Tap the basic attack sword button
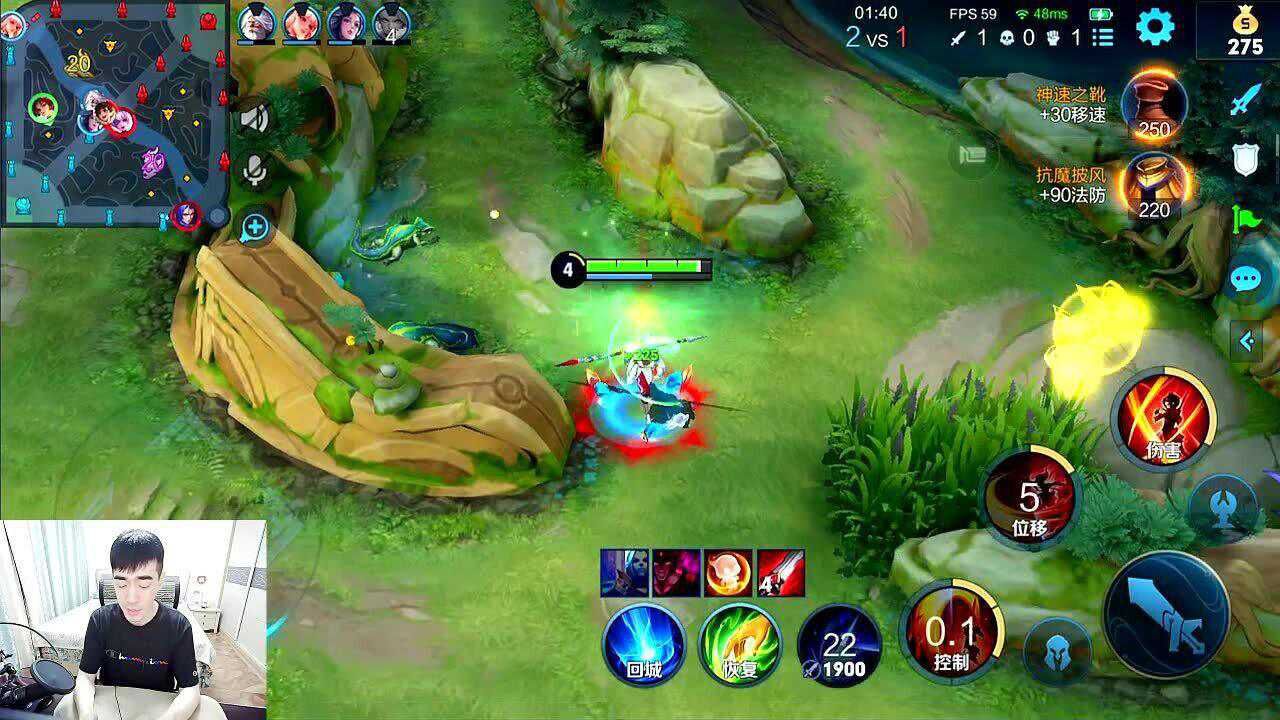Screen dimensions: 1280x720 tap(1166, 613)
